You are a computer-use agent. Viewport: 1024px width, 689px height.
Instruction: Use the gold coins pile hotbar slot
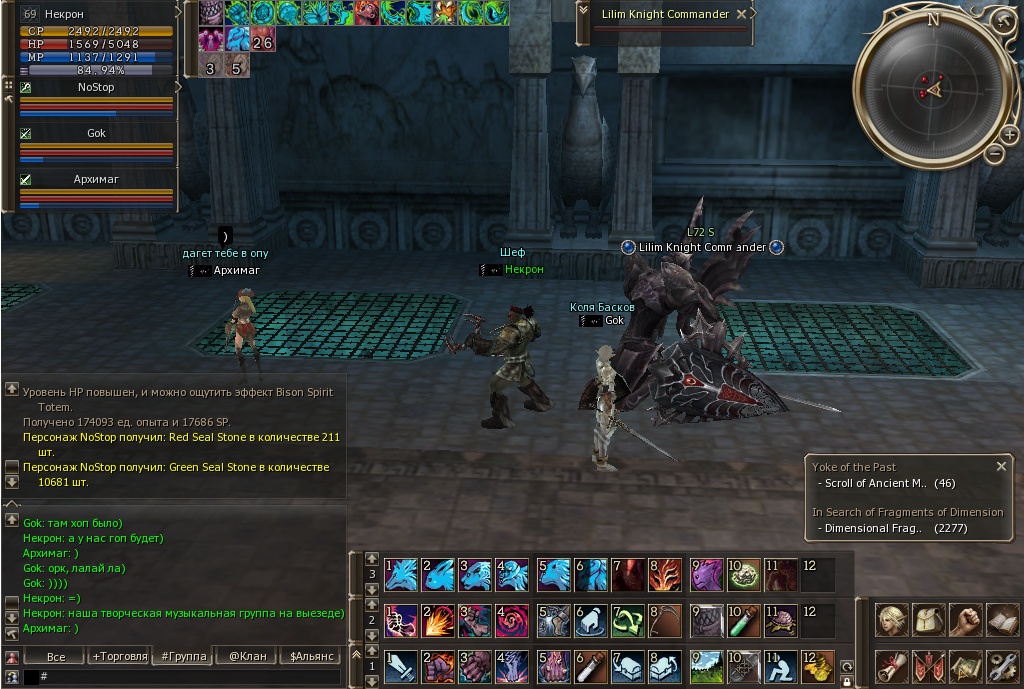pos(818,666)
